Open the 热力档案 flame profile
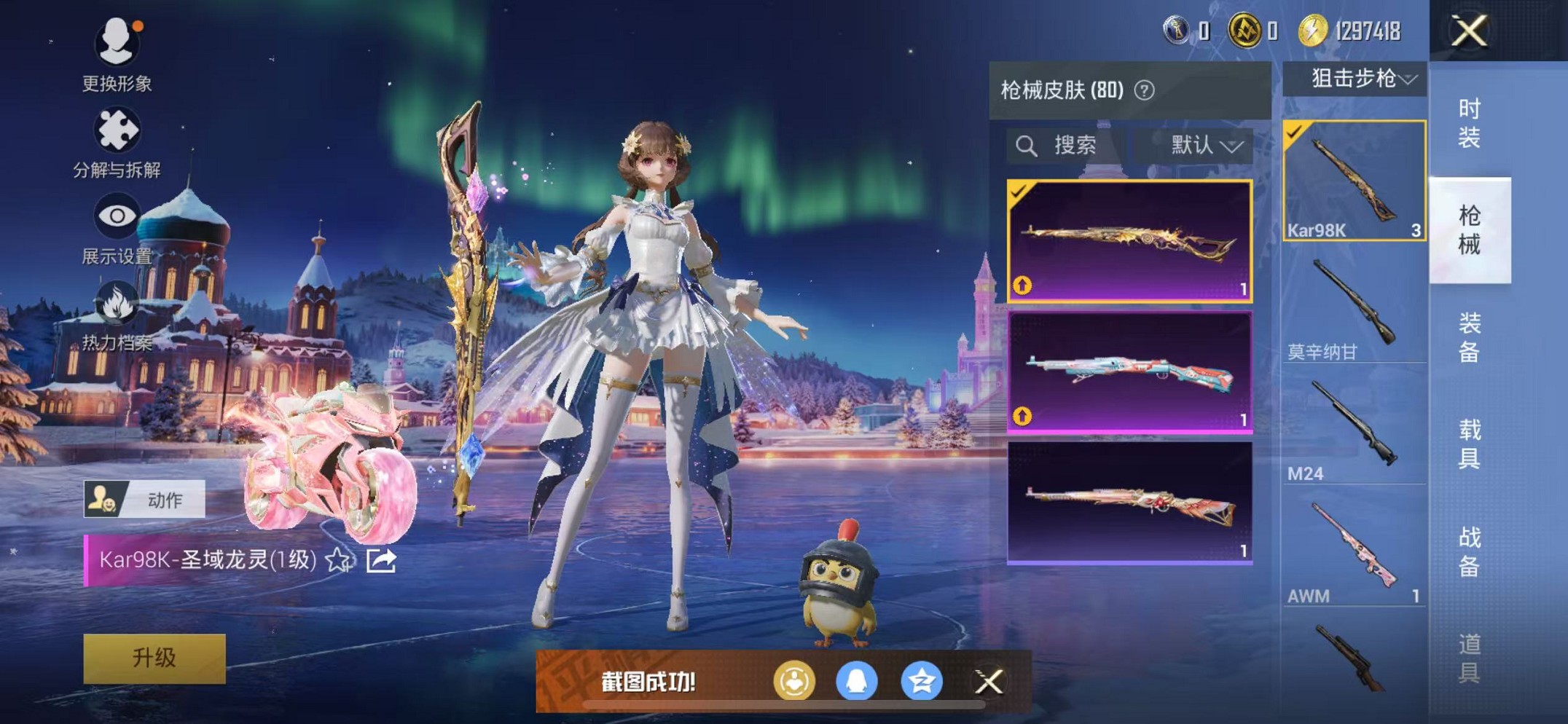1568x724 pixels. (117, 315)
